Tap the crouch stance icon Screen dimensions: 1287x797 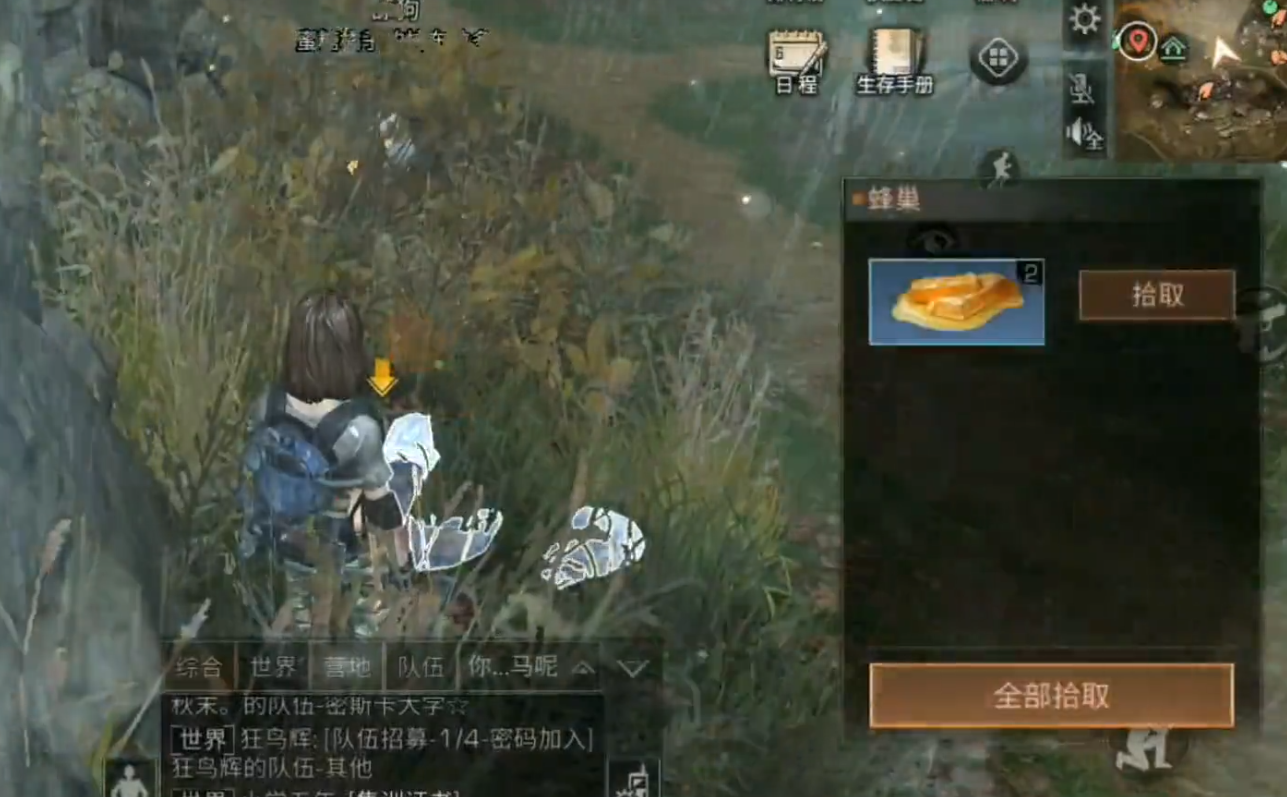pos(1144,747)
